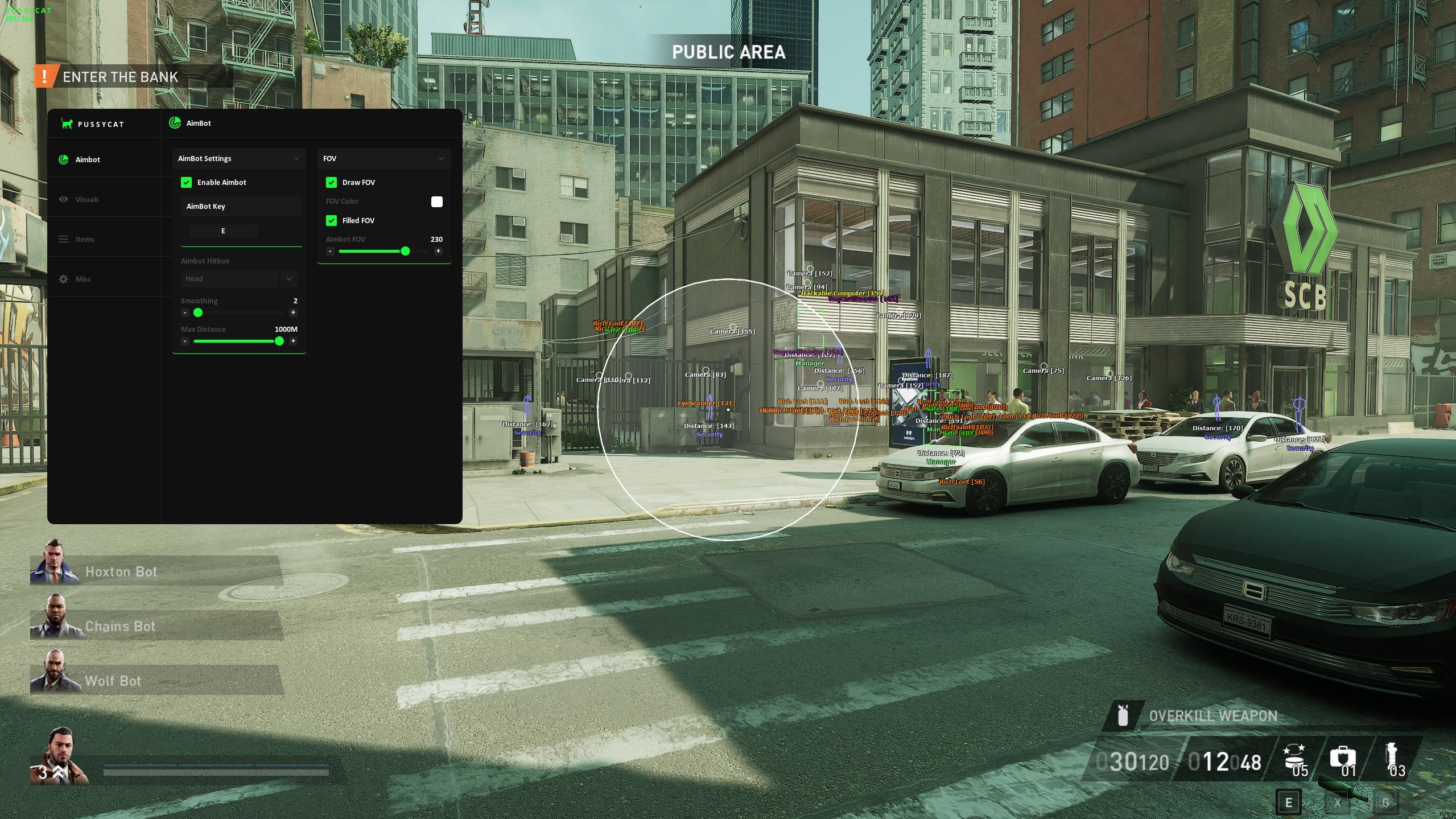This screenshot has width=1456, height=819.
Task: Open the Items section
Action: [x=84, y=240]
